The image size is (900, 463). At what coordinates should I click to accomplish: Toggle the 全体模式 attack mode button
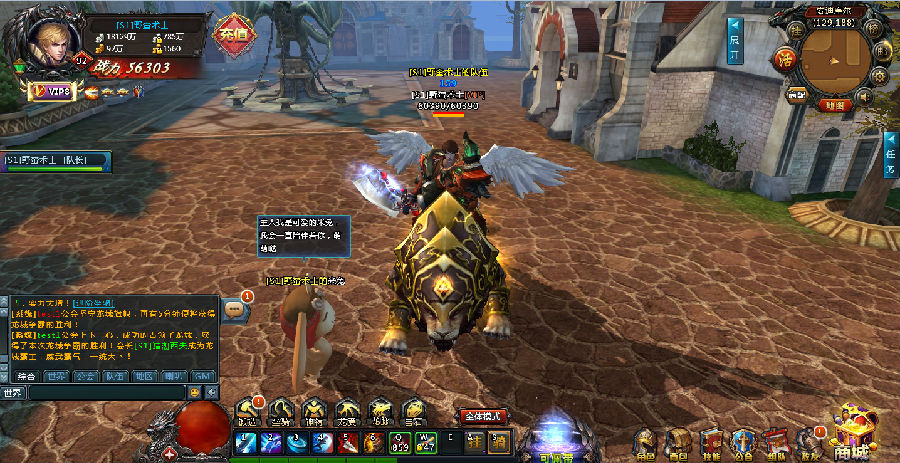(483, 415)
